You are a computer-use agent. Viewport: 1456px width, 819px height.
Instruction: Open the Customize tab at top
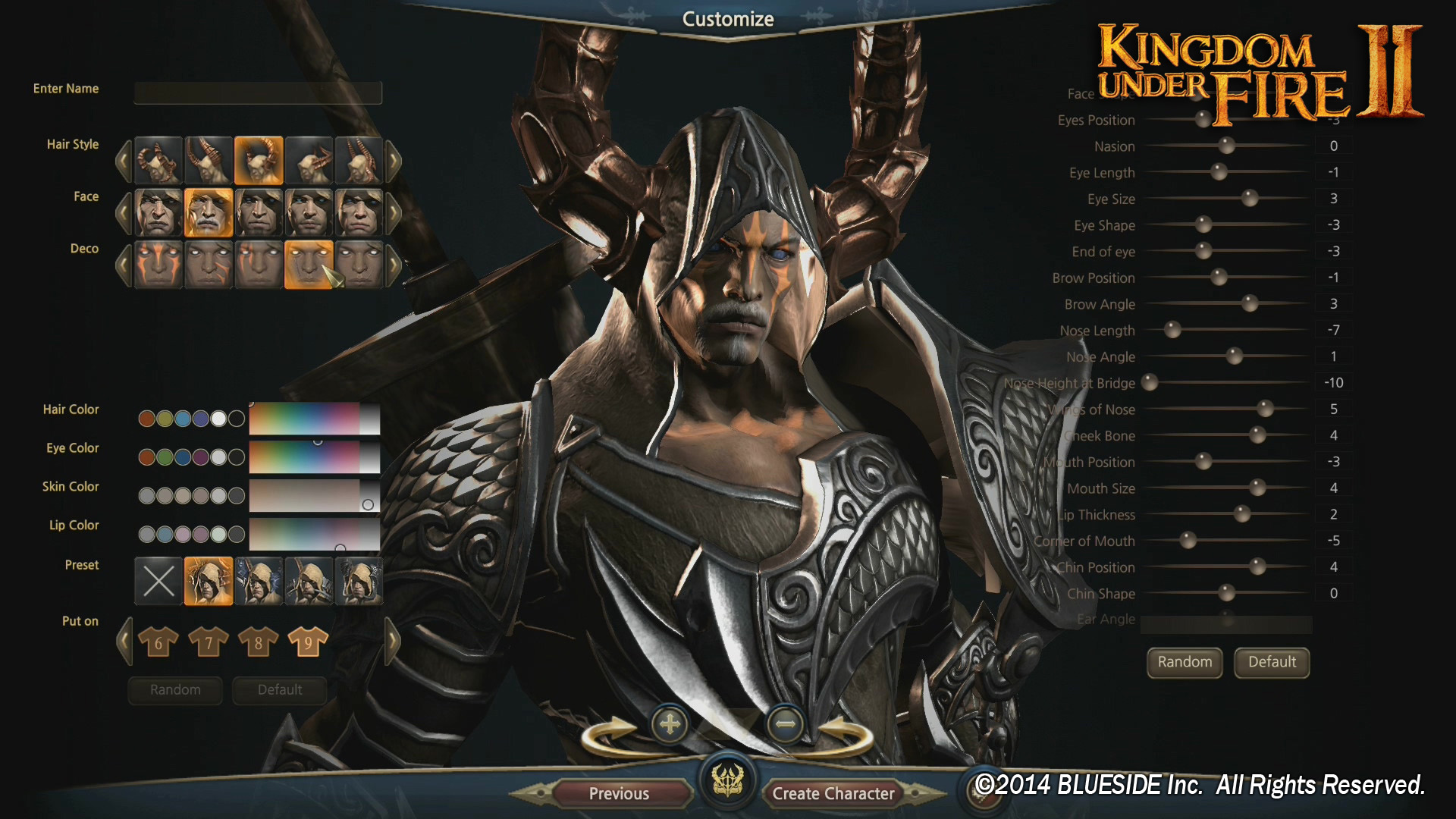click(727, 18)
